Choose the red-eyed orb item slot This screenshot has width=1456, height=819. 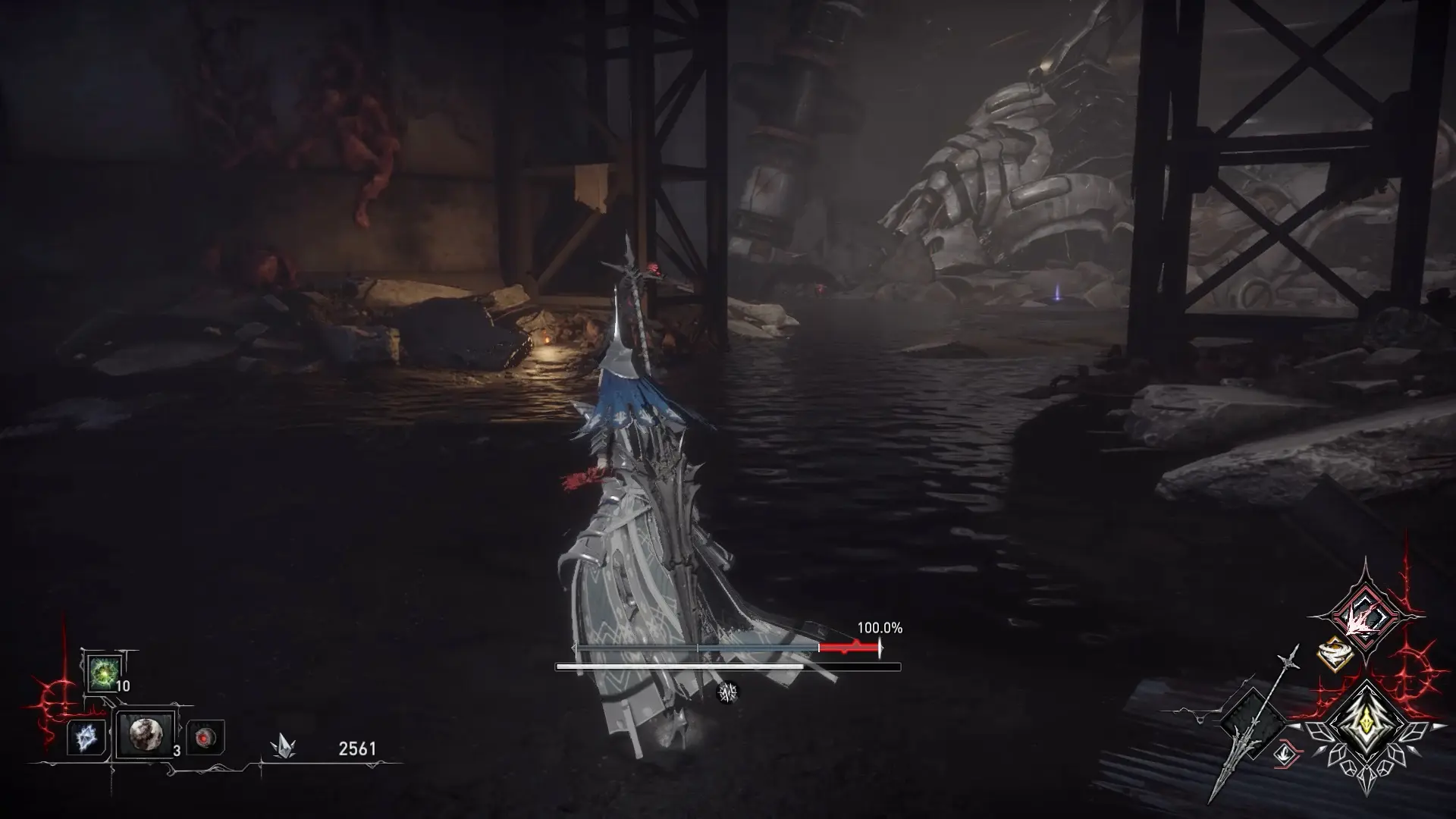point(204,737)
